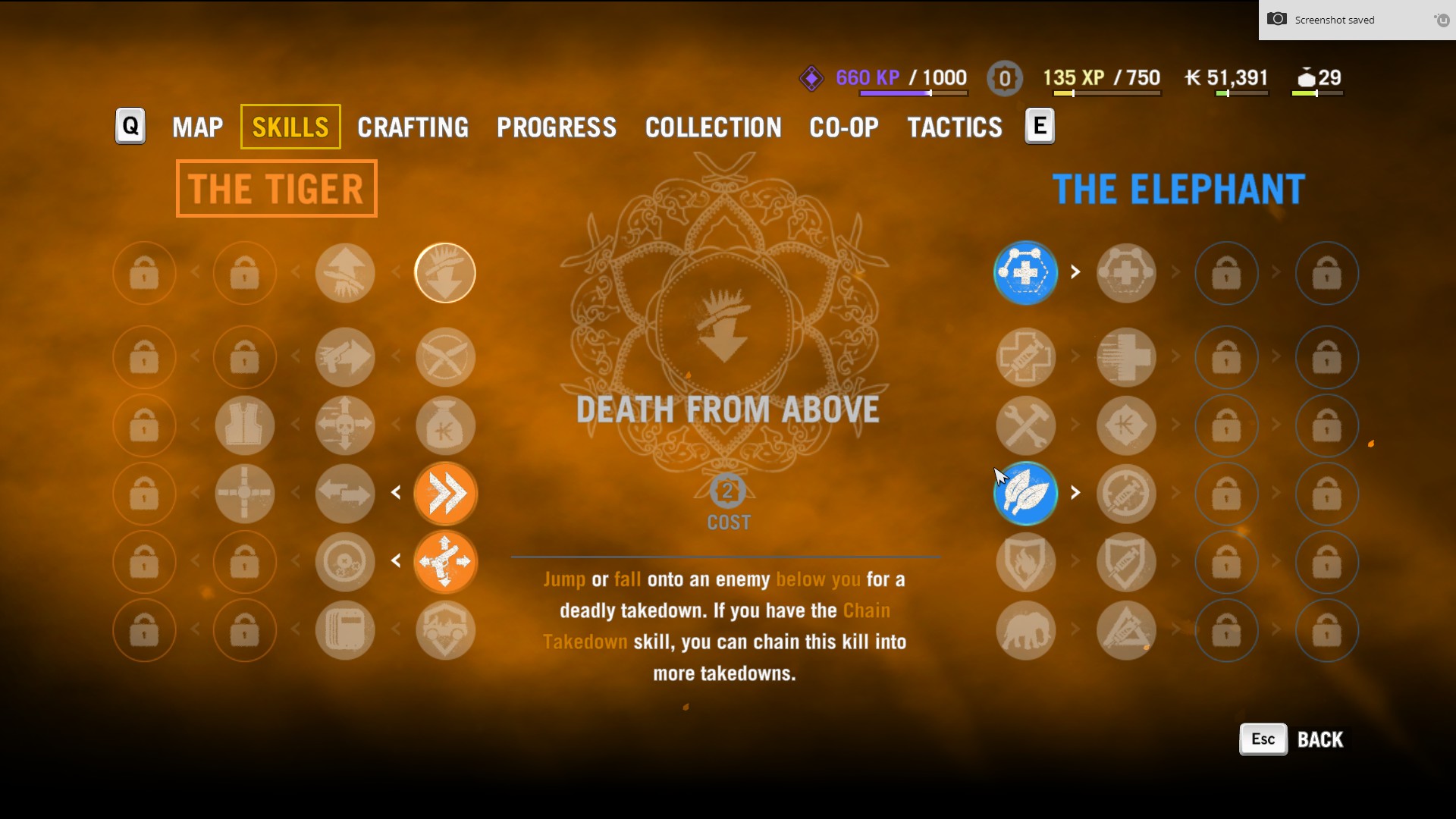
Task: Select the loot bag skill icon
Action: (x=445, y=425)
